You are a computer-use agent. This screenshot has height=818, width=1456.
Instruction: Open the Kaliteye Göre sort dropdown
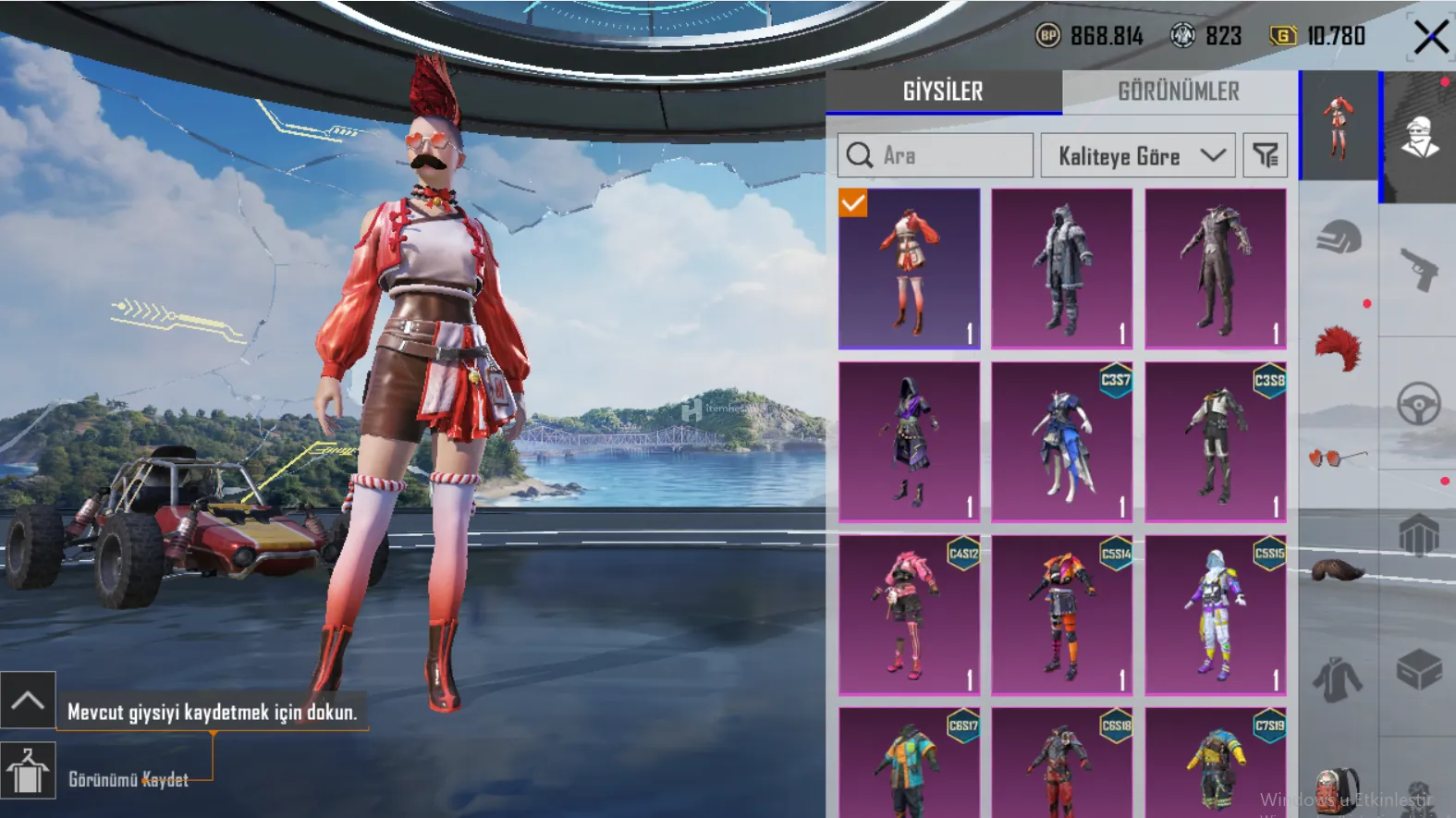[1139, 155]
